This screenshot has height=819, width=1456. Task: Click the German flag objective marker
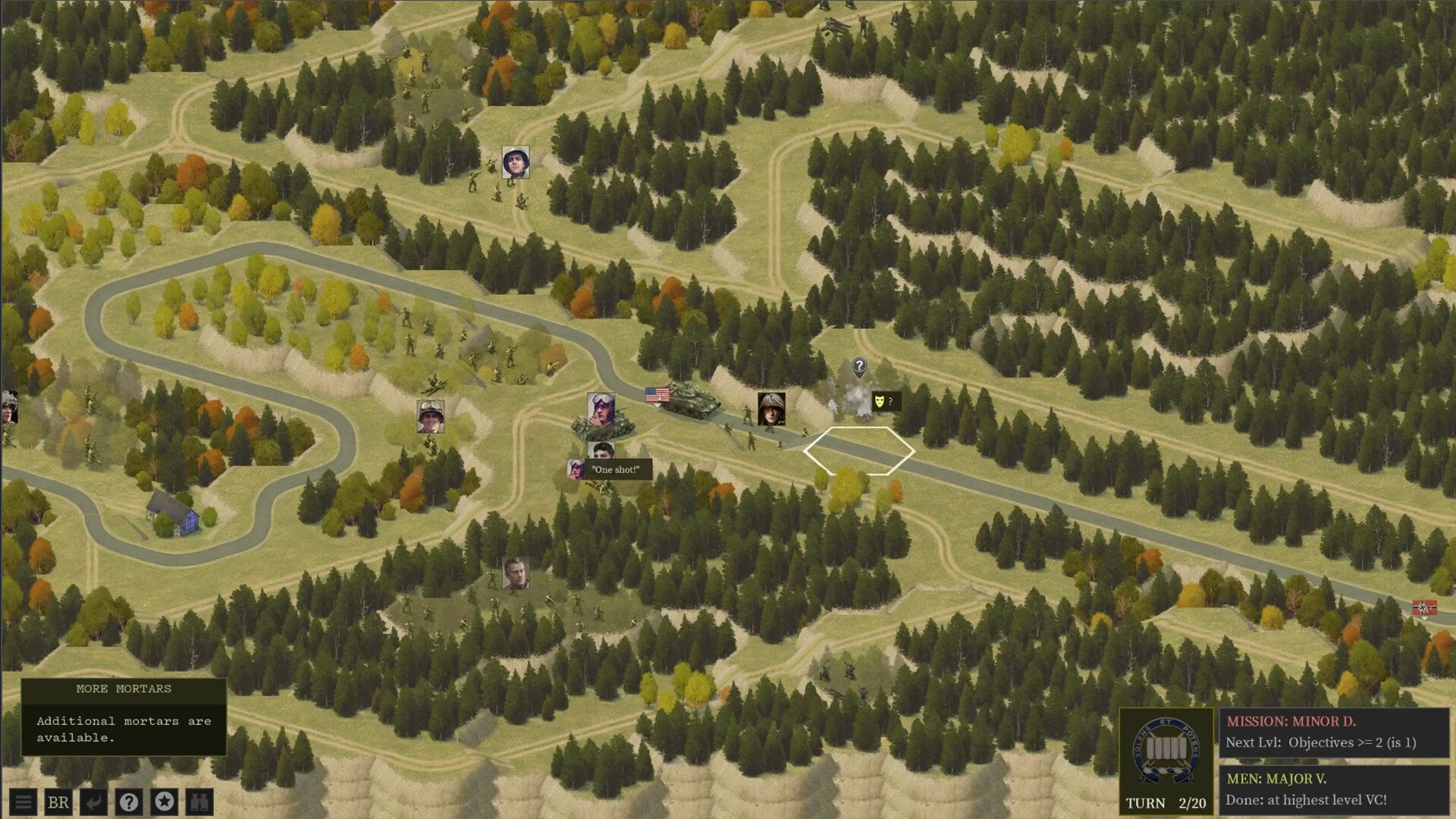pos(1424,608)
